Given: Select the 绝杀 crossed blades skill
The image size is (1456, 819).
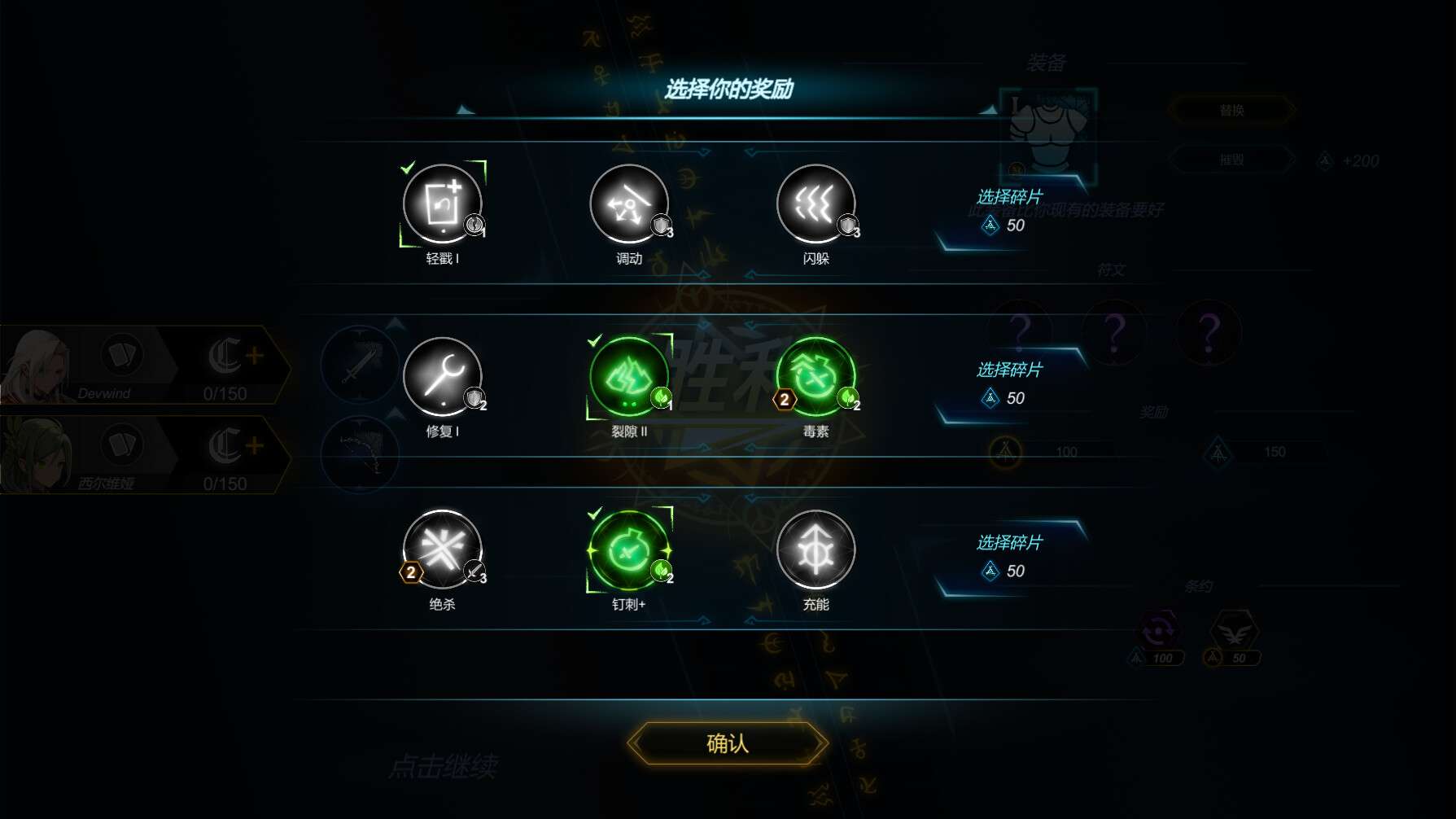Looking at the screenshot, I should point(442,550).
